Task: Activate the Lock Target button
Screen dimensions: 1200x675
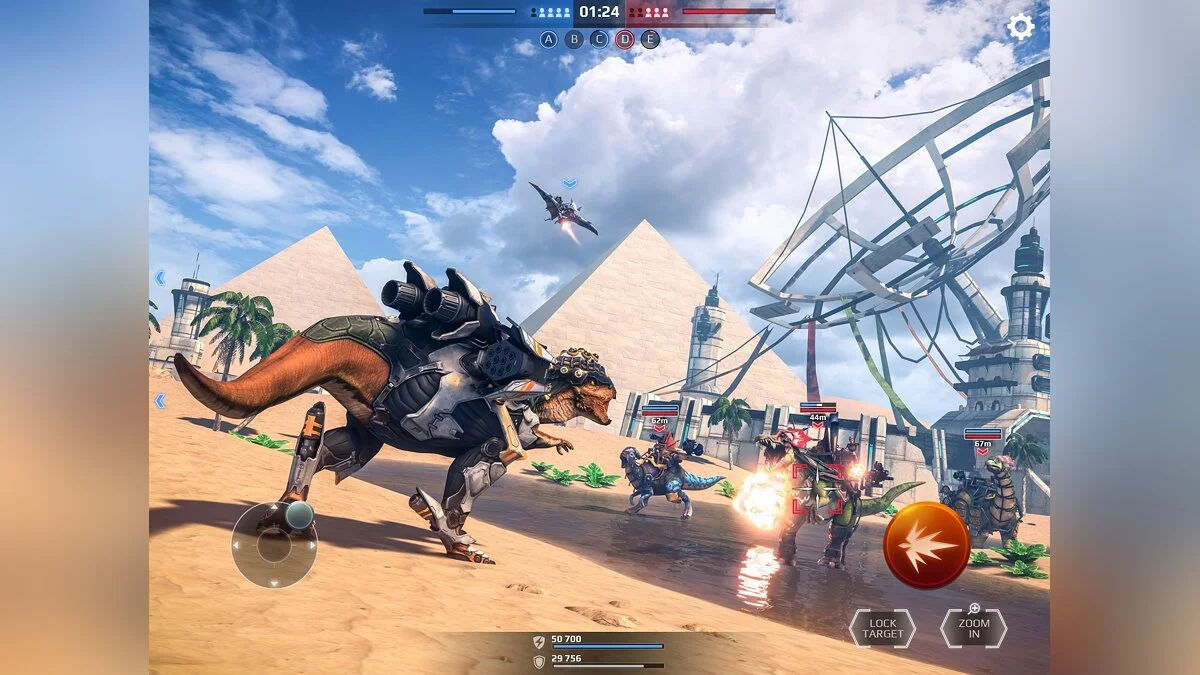Action: point(882,628)
